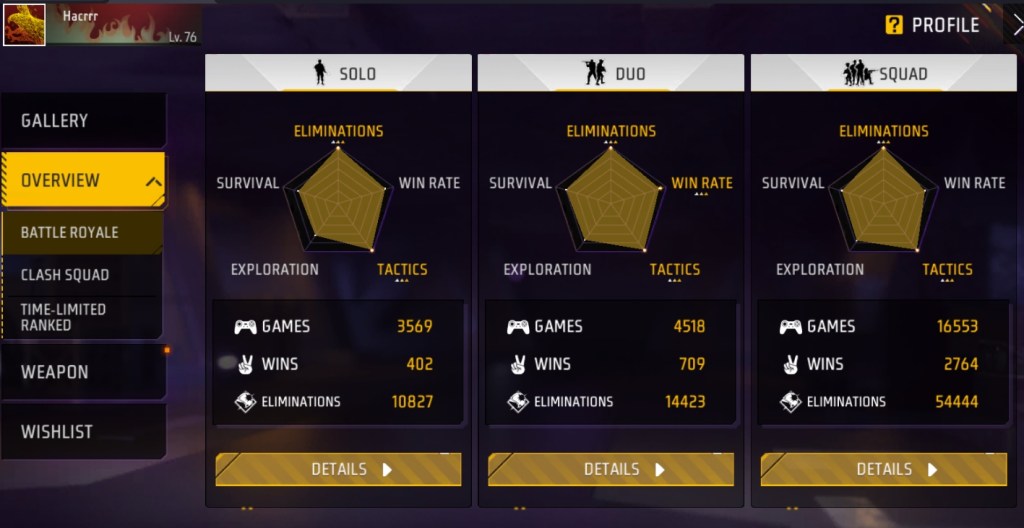Show Squad mode Details
This screenshot has width=1024, height=528.
(x=883, y=469)
